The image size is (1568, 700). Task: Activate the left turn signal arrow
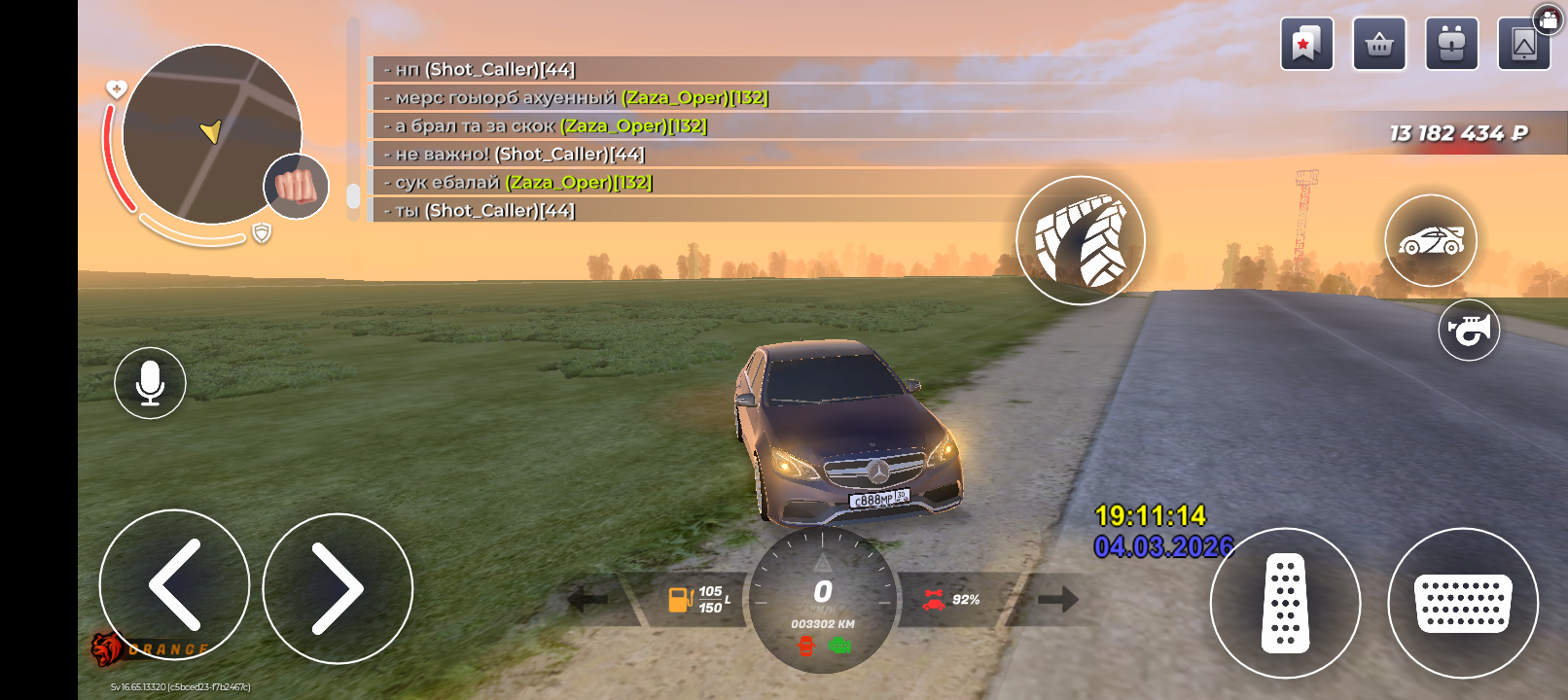588,600
